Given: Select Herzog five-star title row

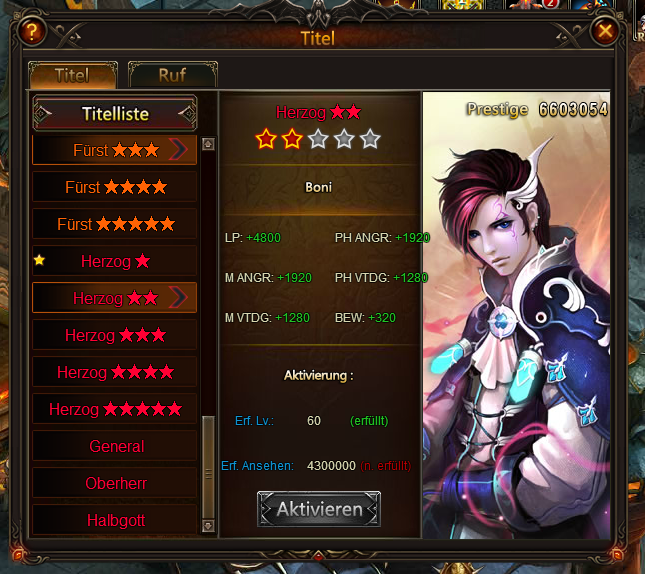Looking at the screenshot, I should click(115, 409).
